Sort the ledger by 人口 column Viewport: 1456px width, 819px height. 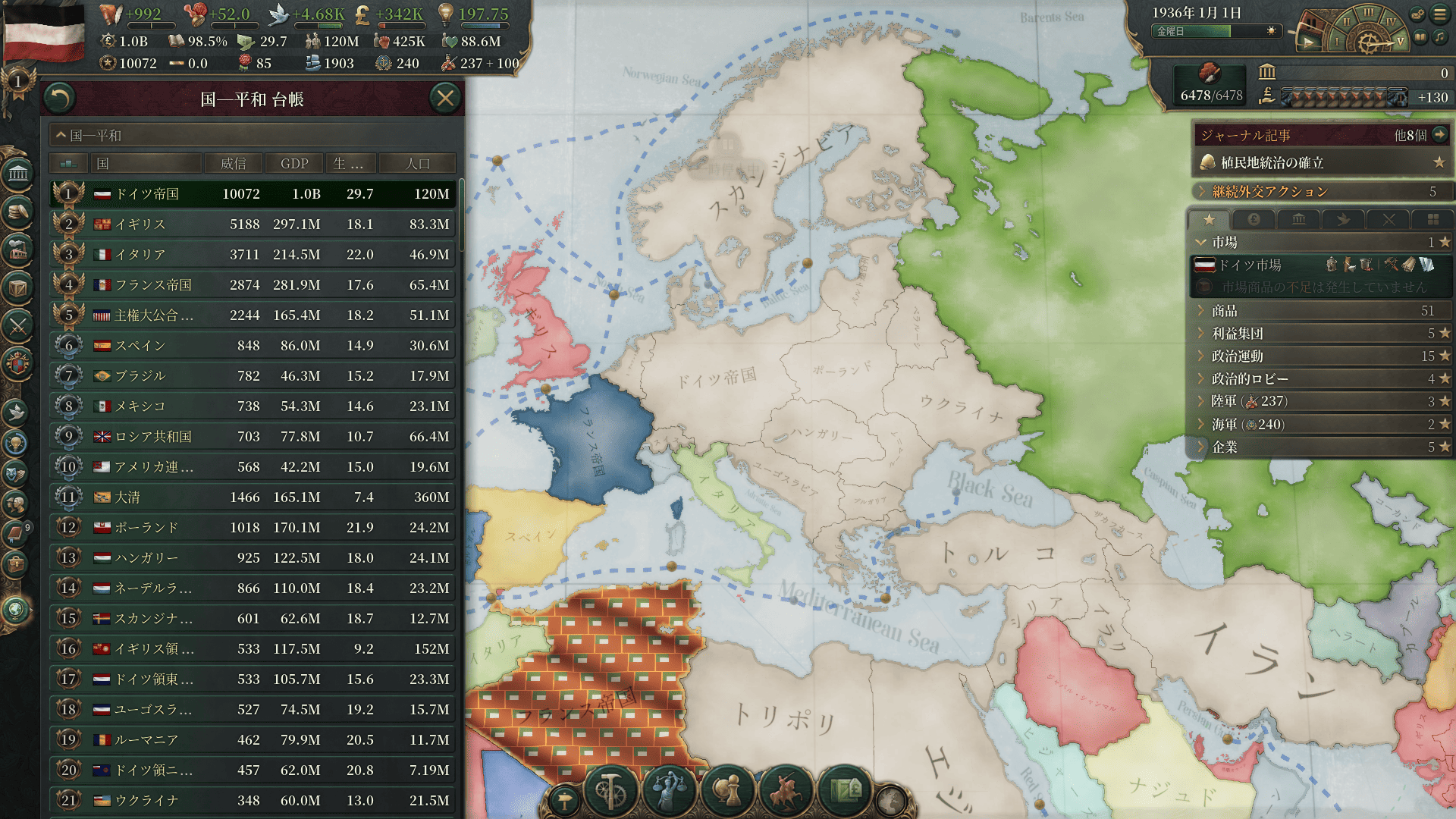point(418,164)
